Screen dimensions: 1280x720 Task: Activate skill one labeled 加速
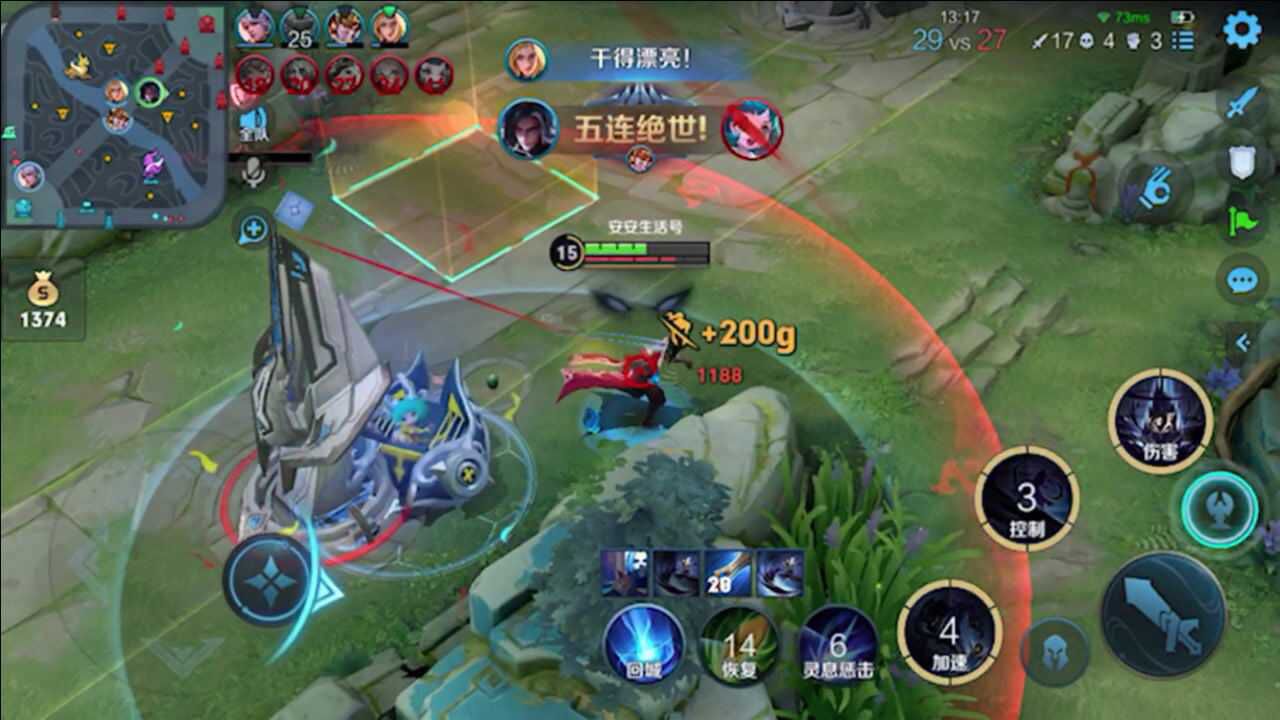tap(949, 632)
